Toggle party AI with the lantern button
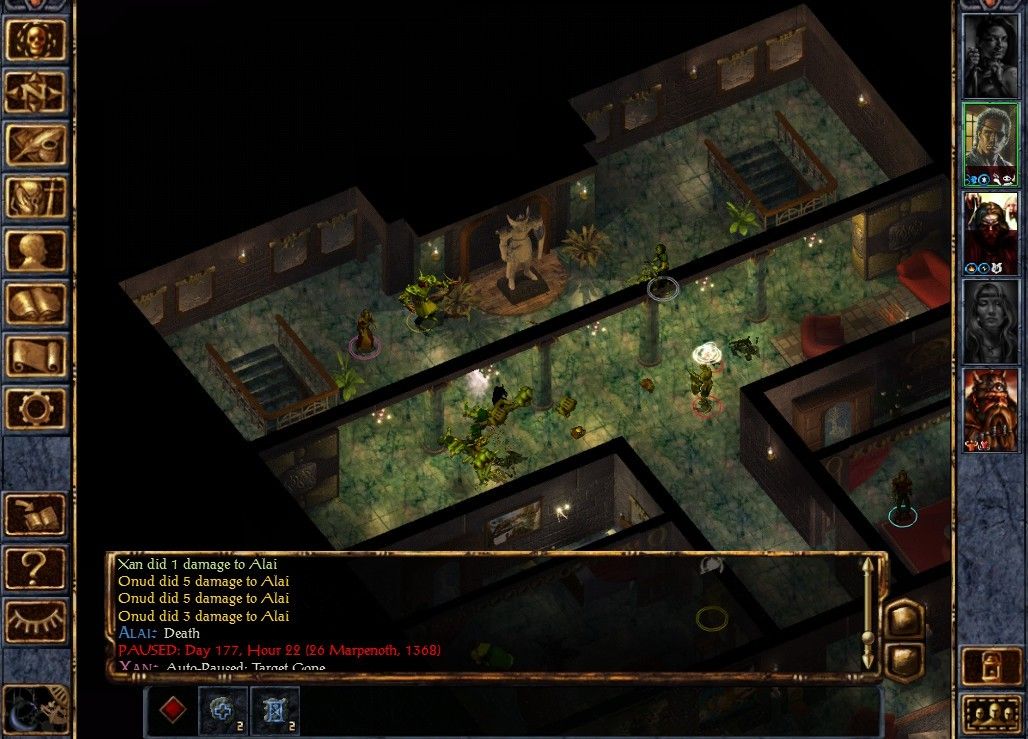The width and height of the screenshot is (1028, 739). (989, 667)
